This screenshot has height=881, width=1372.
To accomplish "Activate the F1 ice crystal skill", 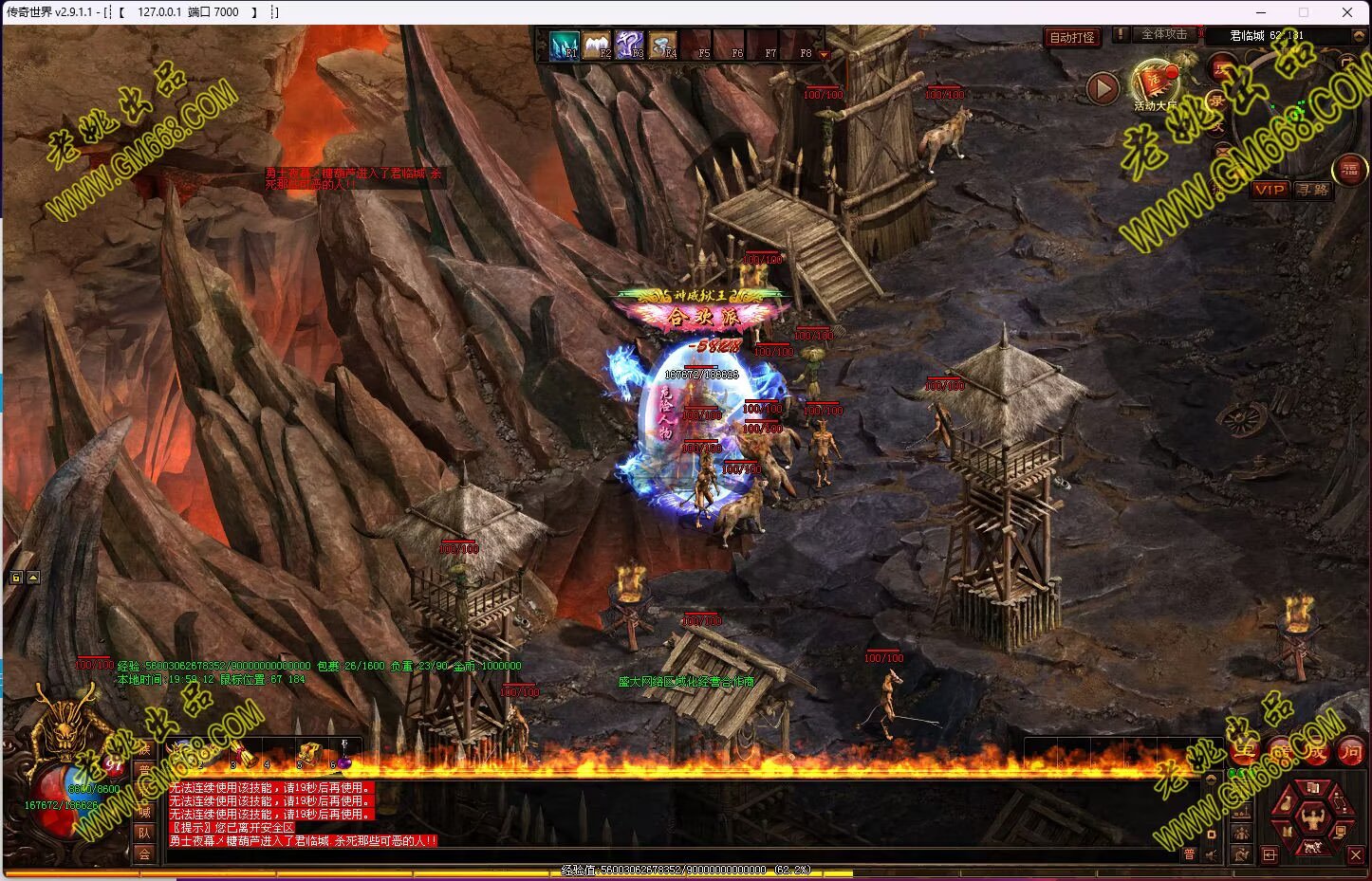I will (x=565, y=45).
